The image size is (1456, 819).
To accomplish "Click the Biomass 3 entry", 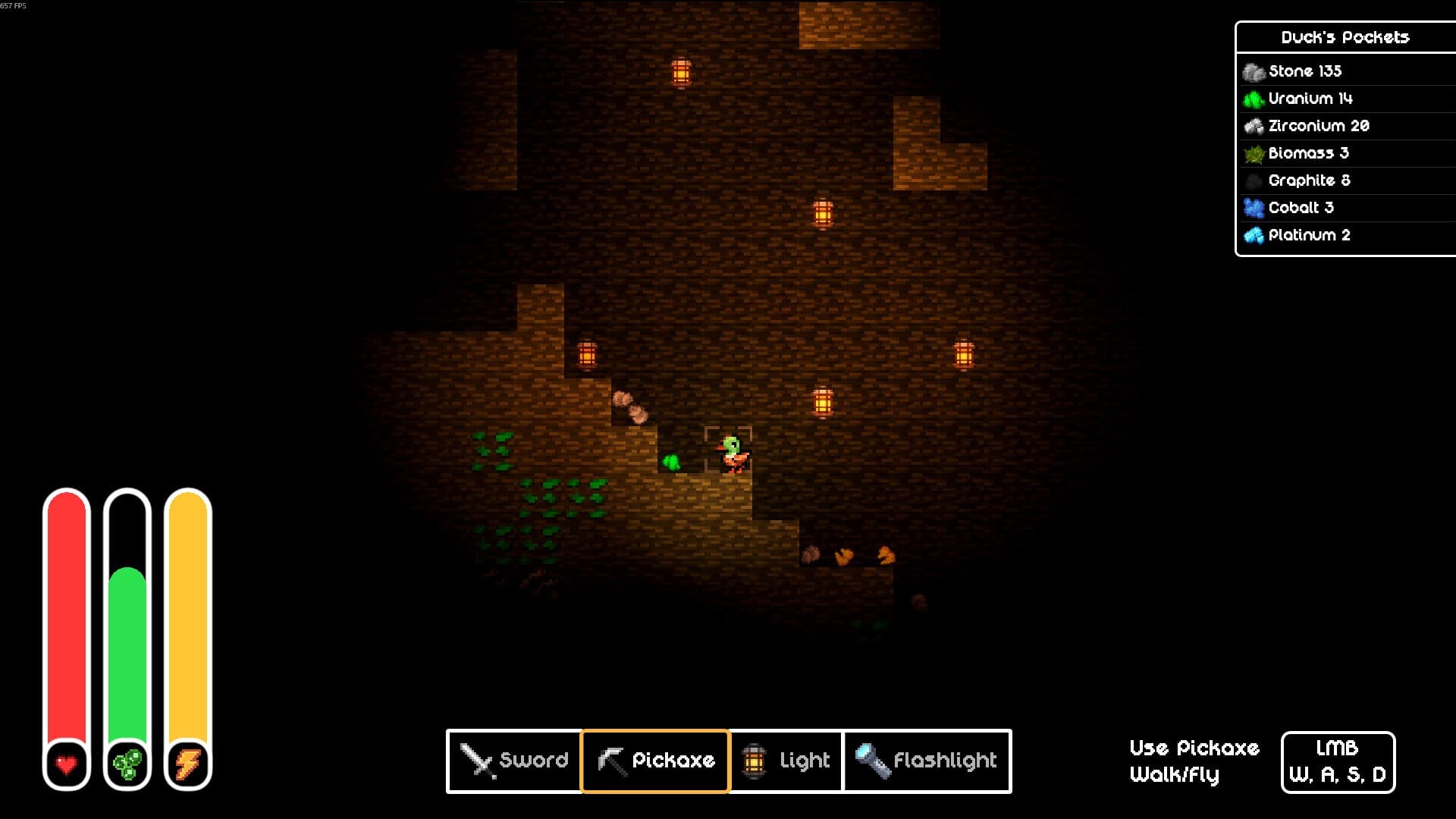I will 1310,153.
